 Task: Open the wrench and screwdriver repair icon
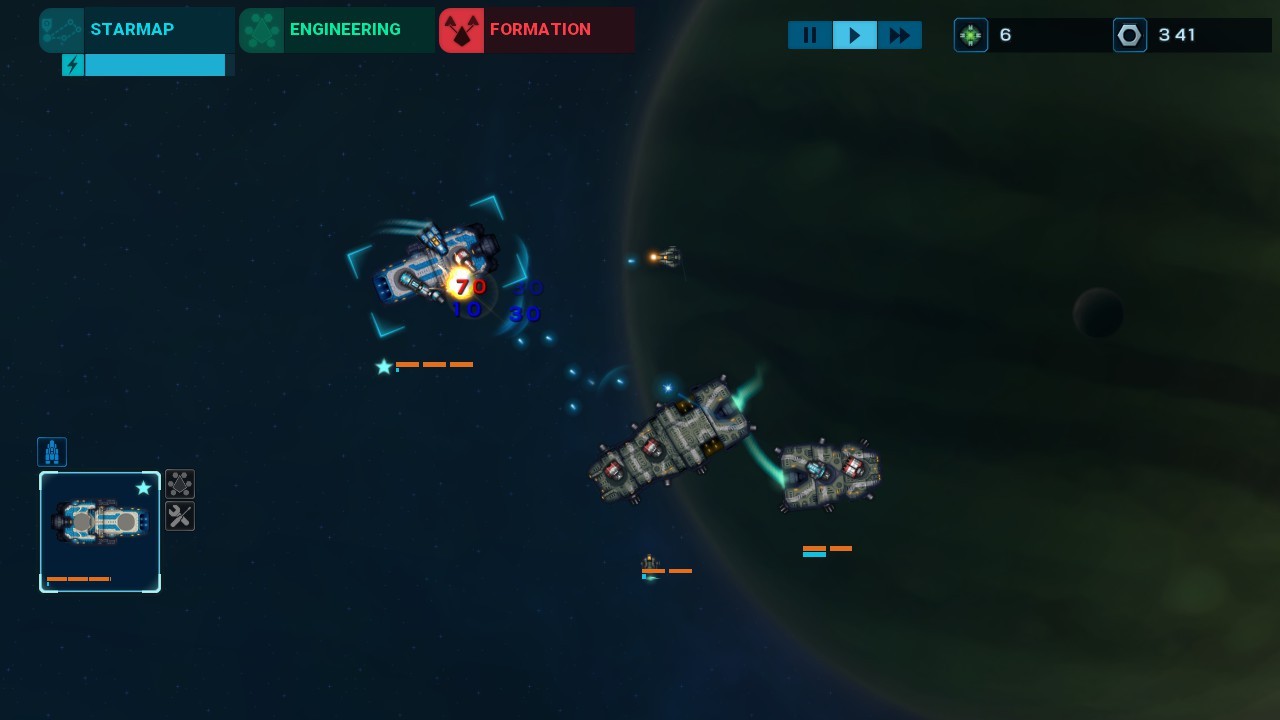tap(180, 516)
